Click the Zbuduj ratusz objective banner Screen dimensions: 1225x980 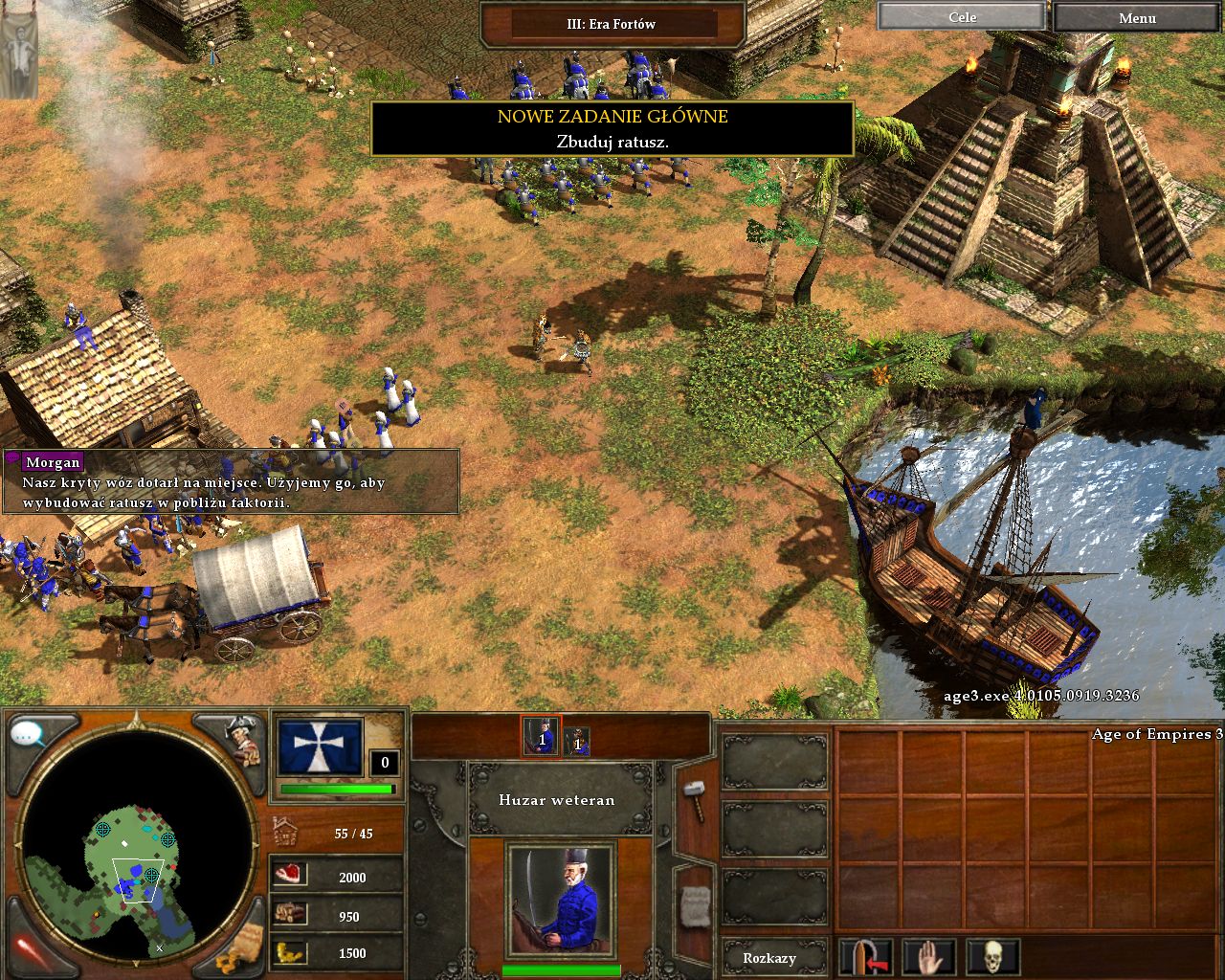[x=612, y=129]
